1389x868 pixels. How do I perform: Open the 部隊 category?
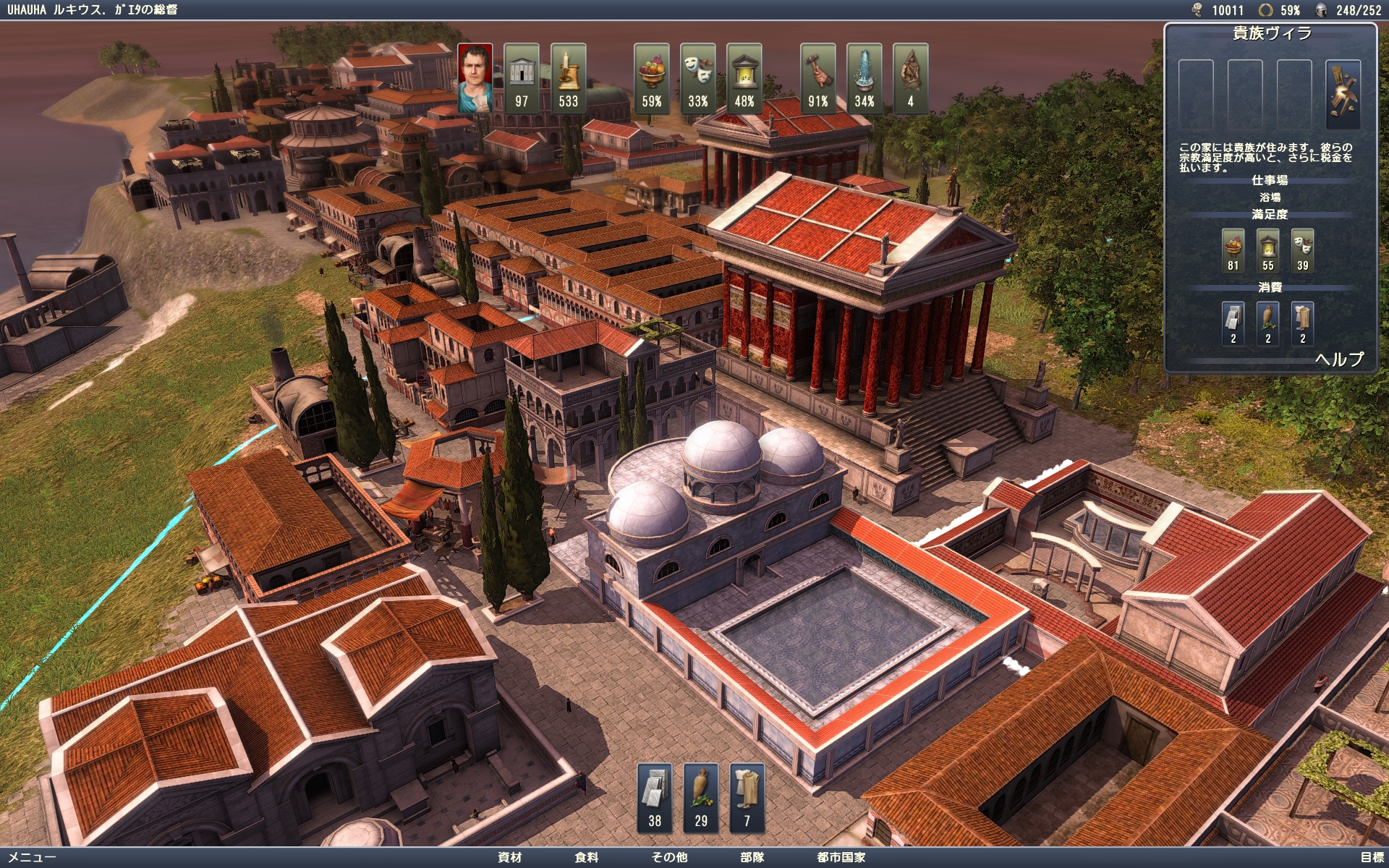click(x=752, y=857)
